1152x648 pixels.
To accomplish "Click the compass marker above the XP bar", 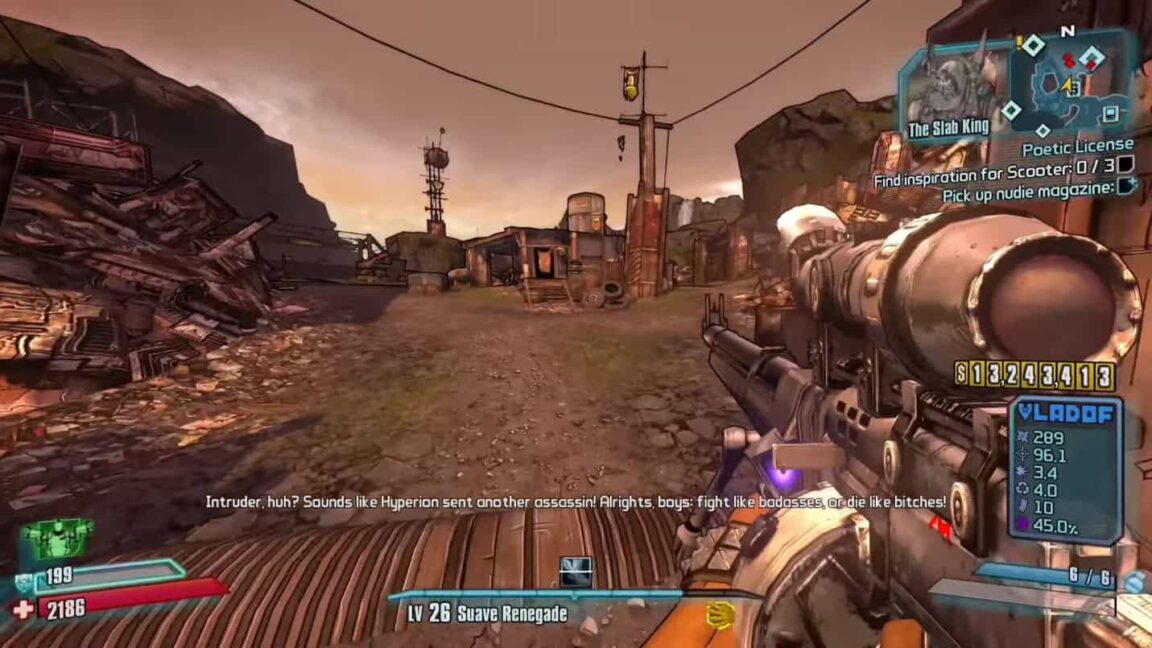I will point(575,571).
